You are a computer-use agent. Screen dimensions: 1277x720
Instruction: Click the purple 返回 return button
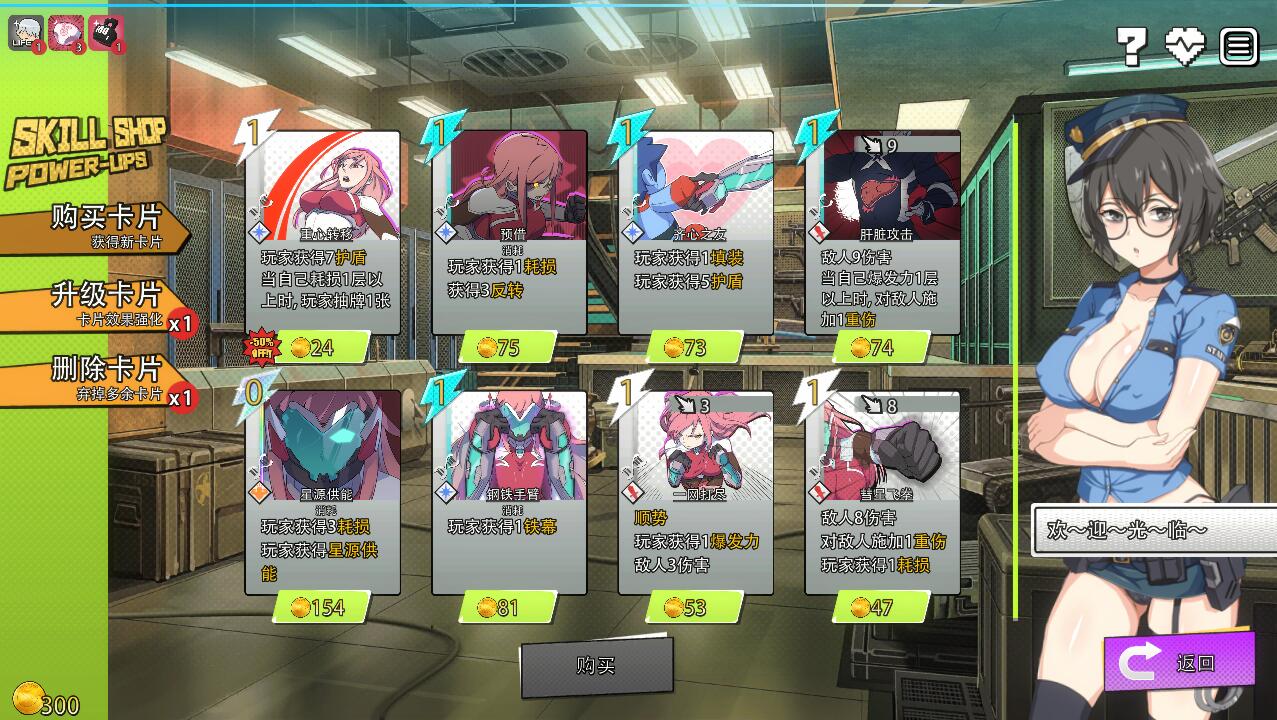point(1179,662)
